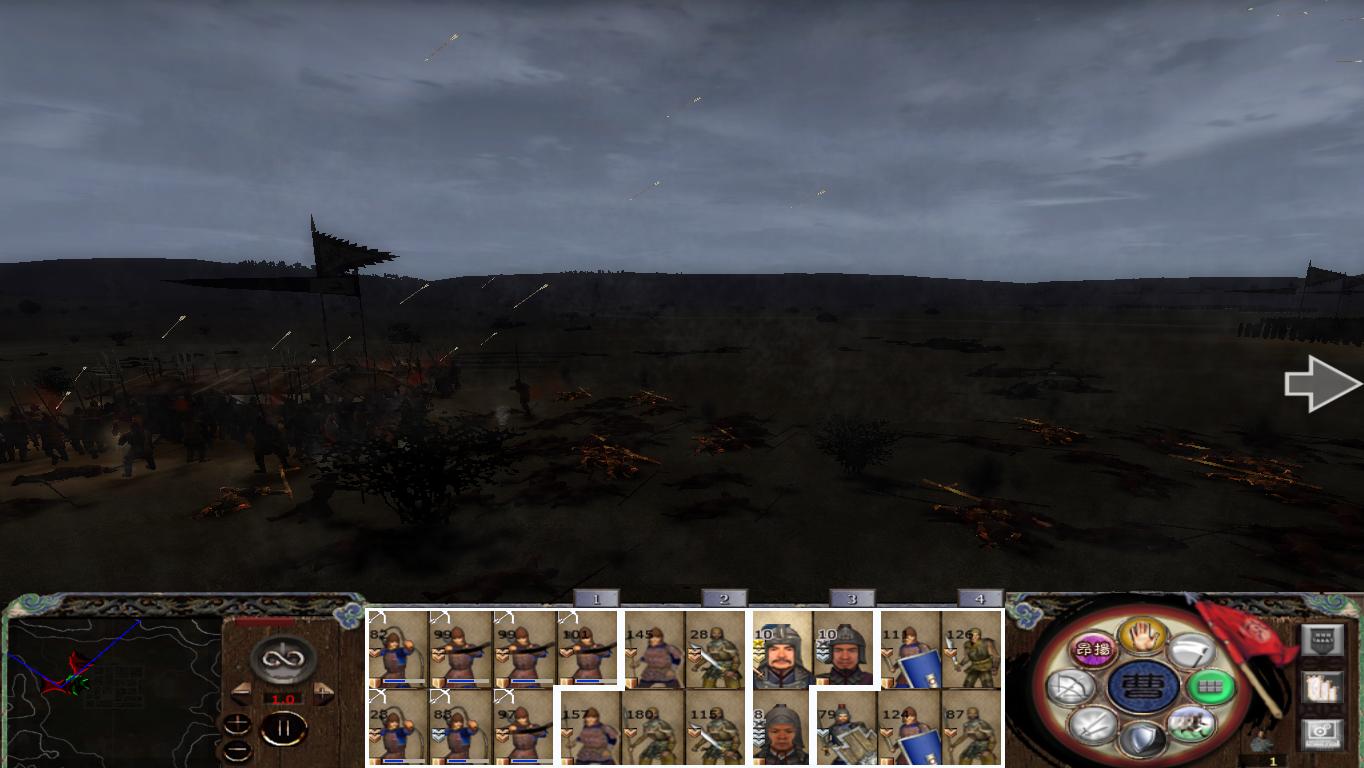Click the scroll battle details button

click(1321, 689)
